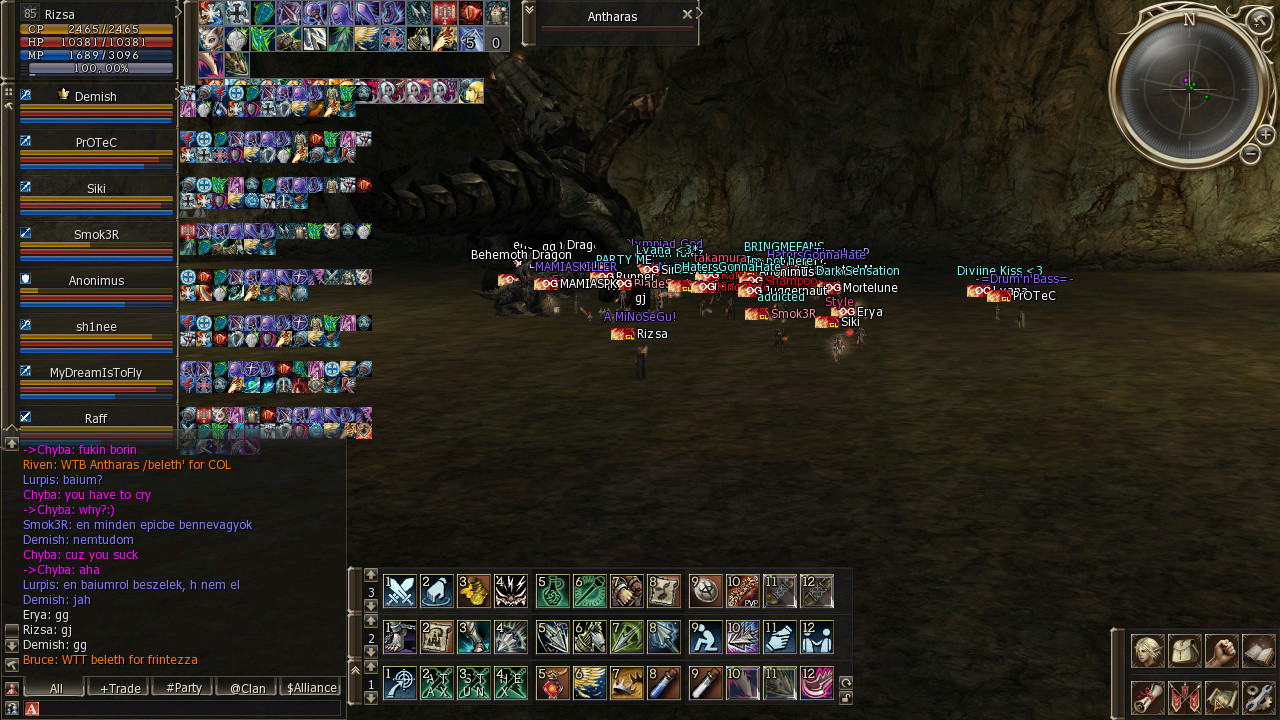Screen dimensions: 1280x720
Task: Switch to the +Trade chat tab
Action: tap(119, 688)
